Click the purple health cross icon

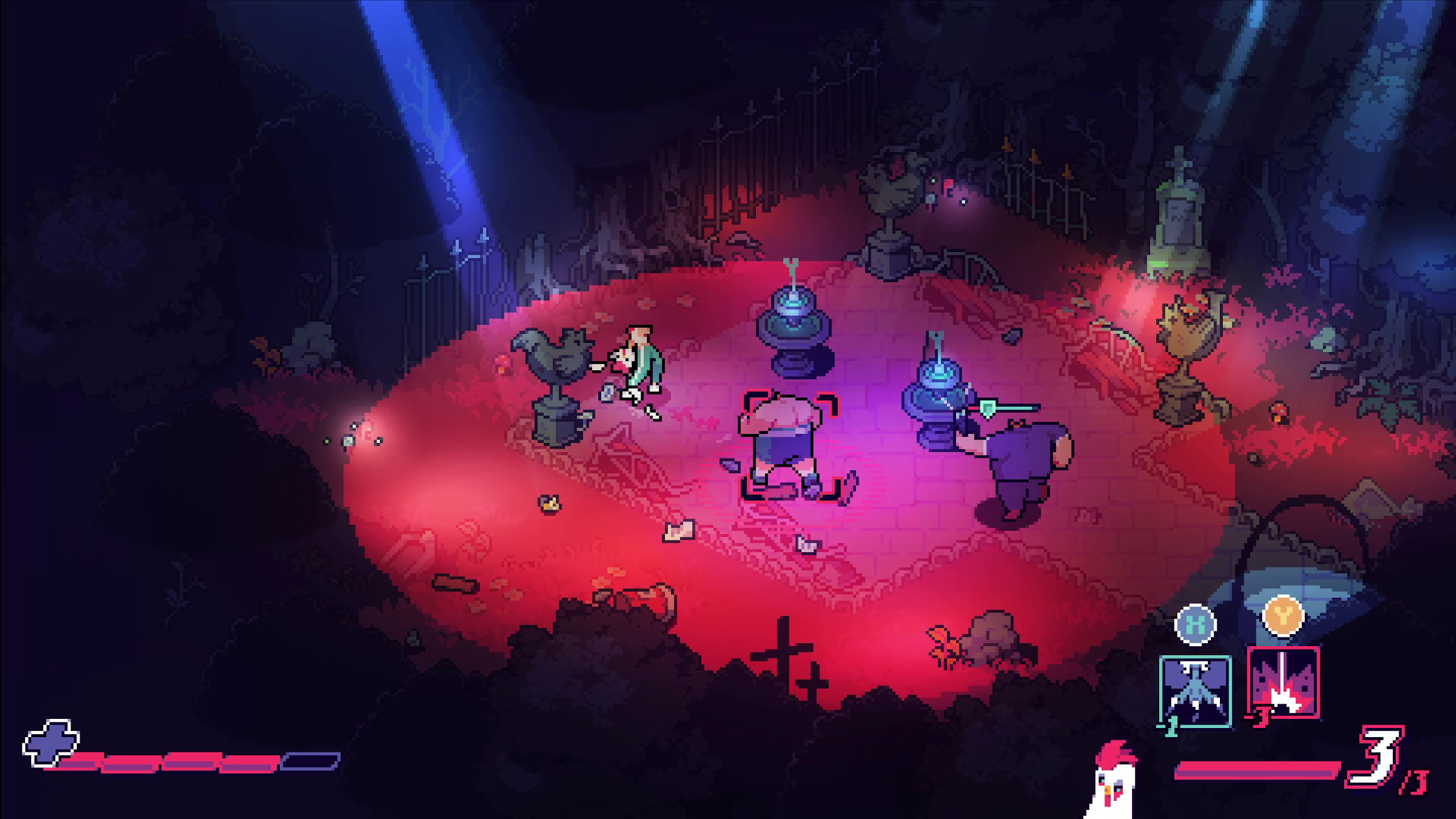(x=51, y=742)
